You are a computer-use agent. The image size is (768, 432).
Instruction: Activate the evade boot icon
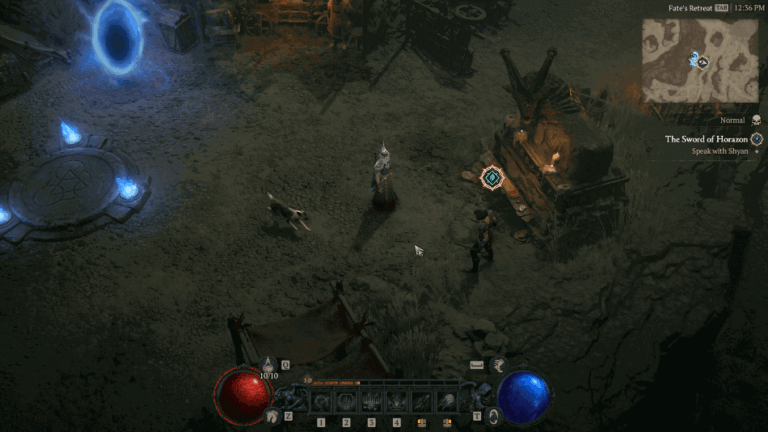(497, 366)
